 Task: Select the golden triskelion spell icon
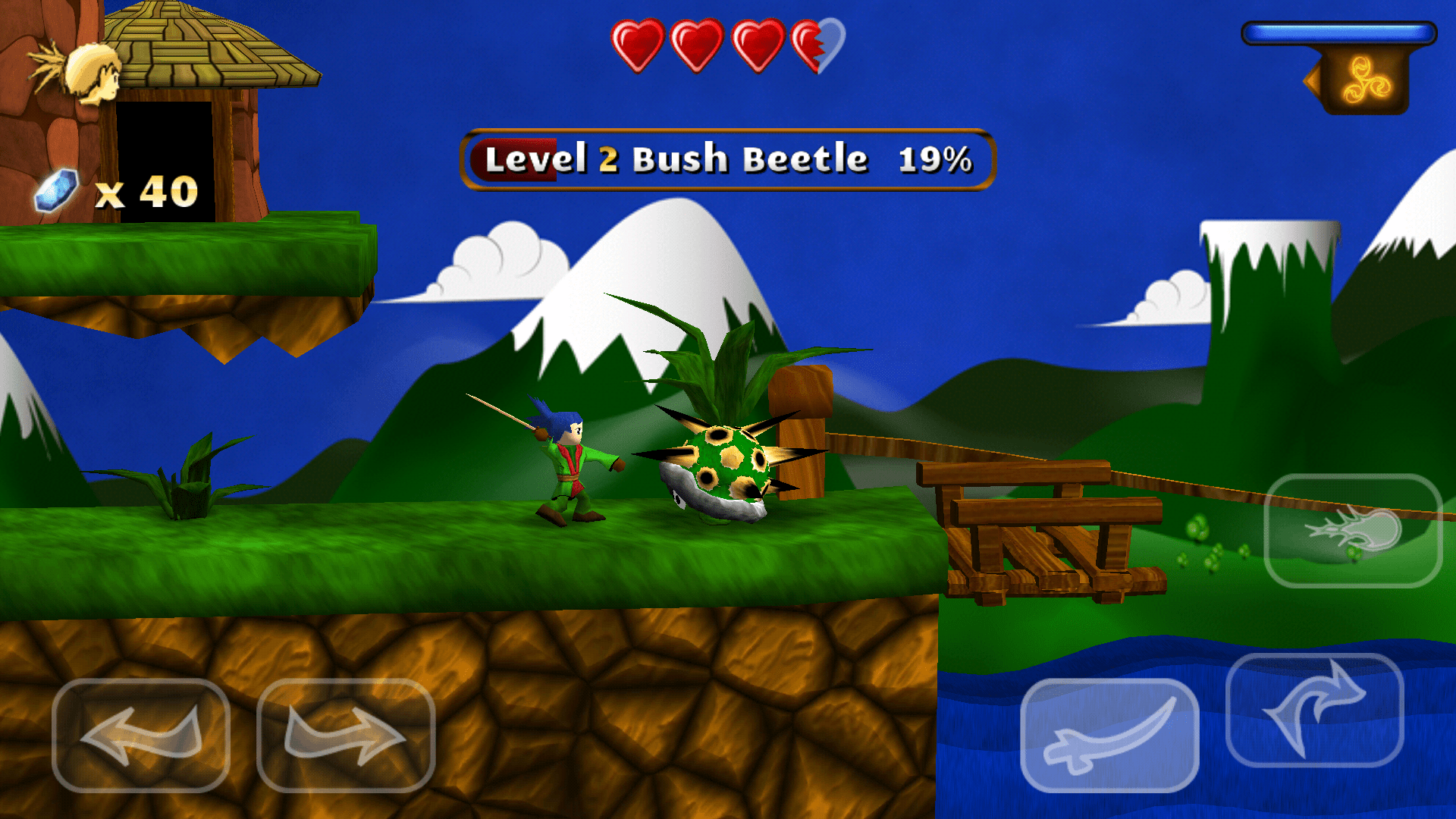[1366, 80]
